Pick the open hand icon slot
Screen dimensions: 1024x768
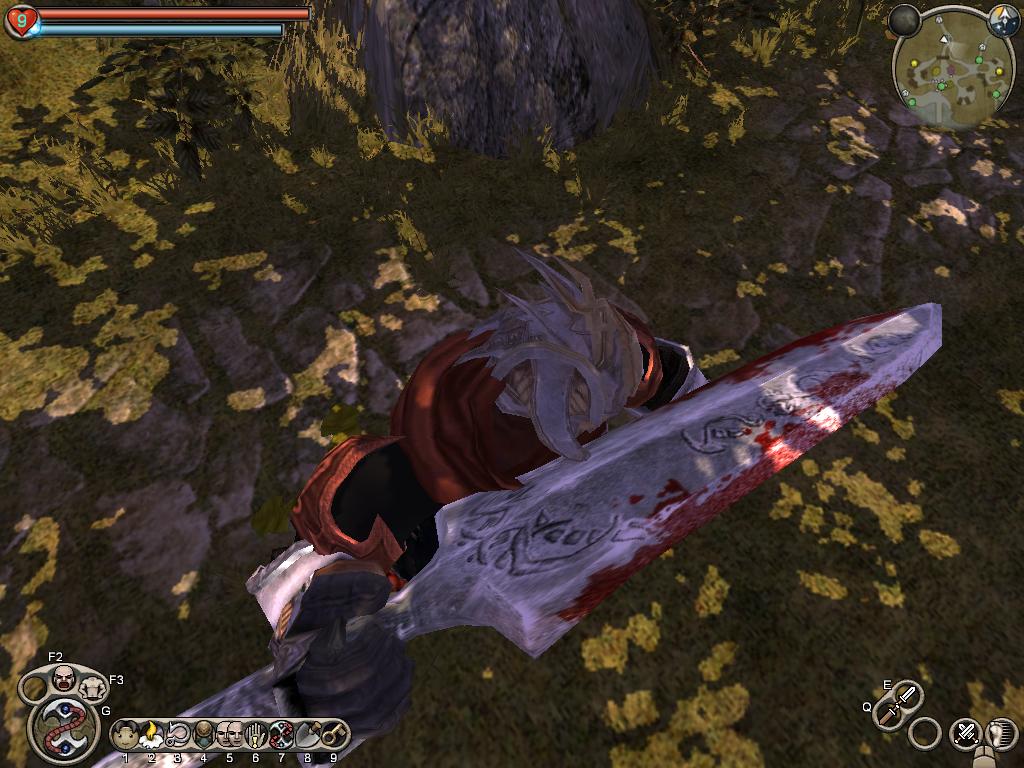click(x=255, y=736)
